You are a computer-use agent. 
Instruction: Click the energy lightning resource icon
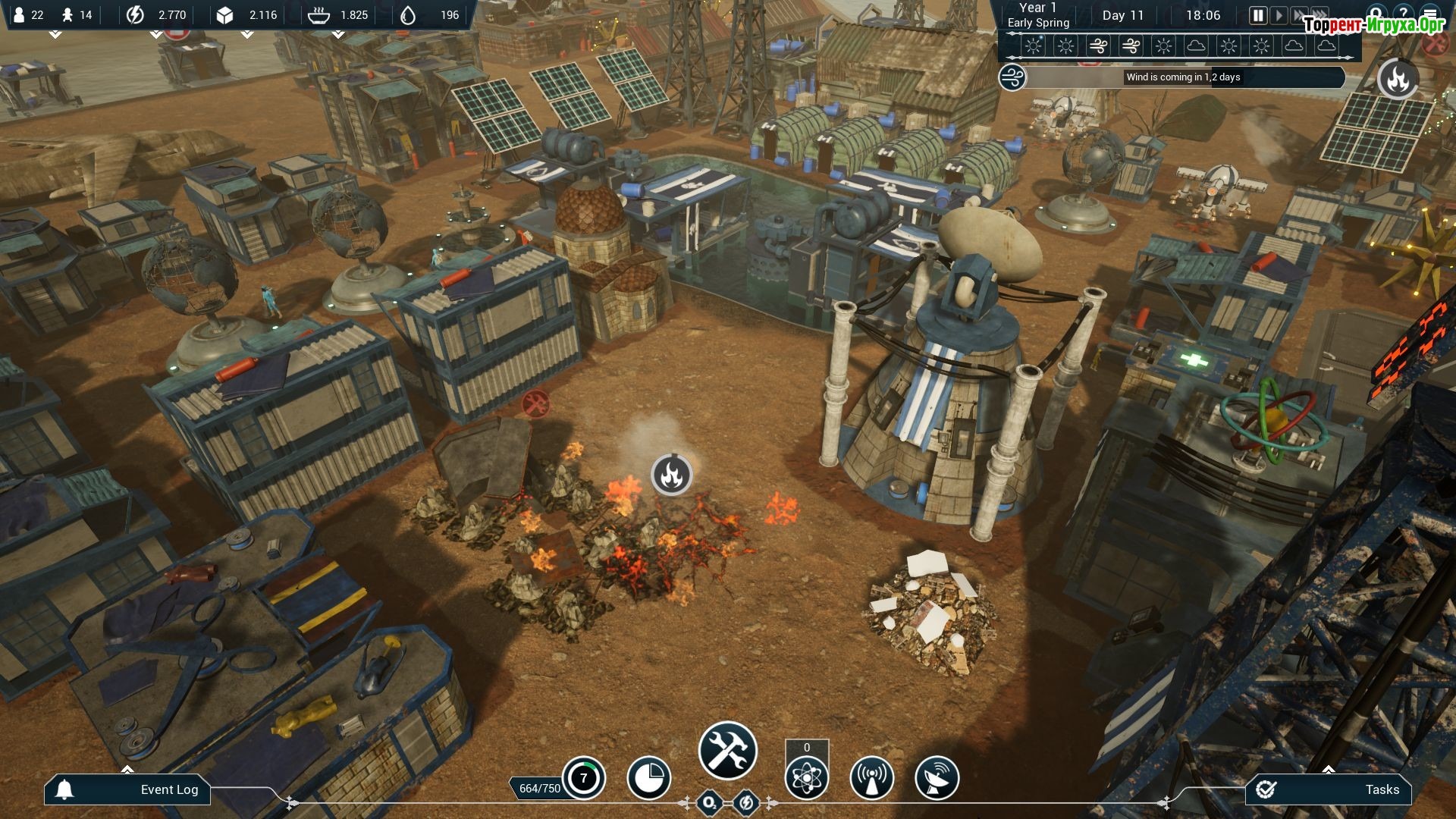135,15
